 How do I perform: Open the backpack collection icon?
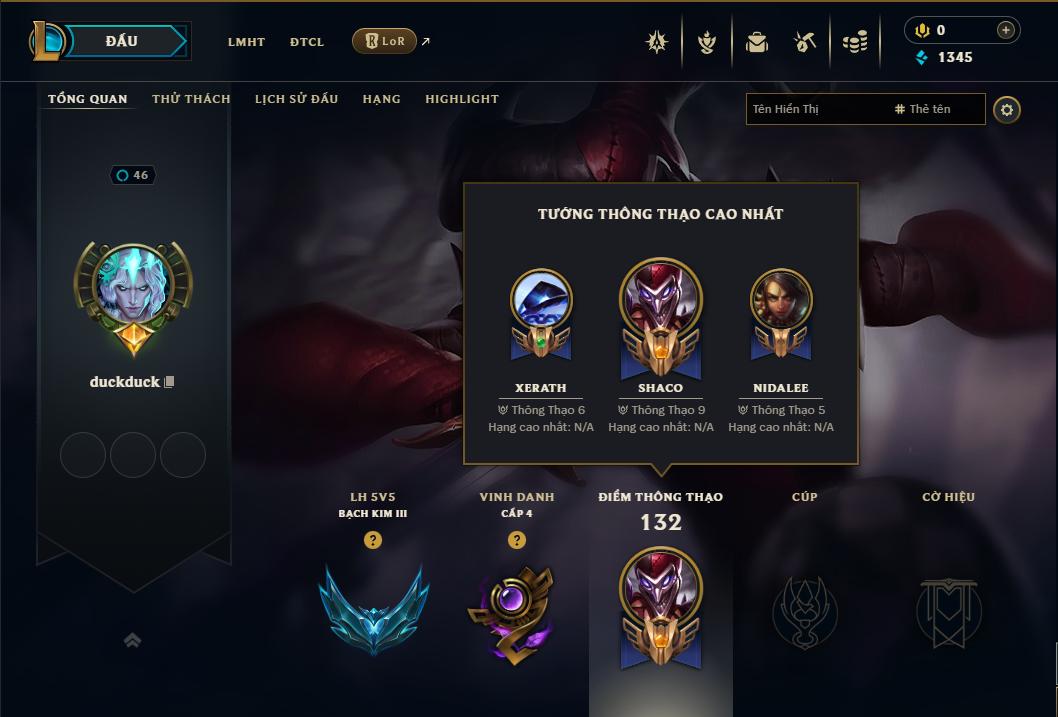757,42
